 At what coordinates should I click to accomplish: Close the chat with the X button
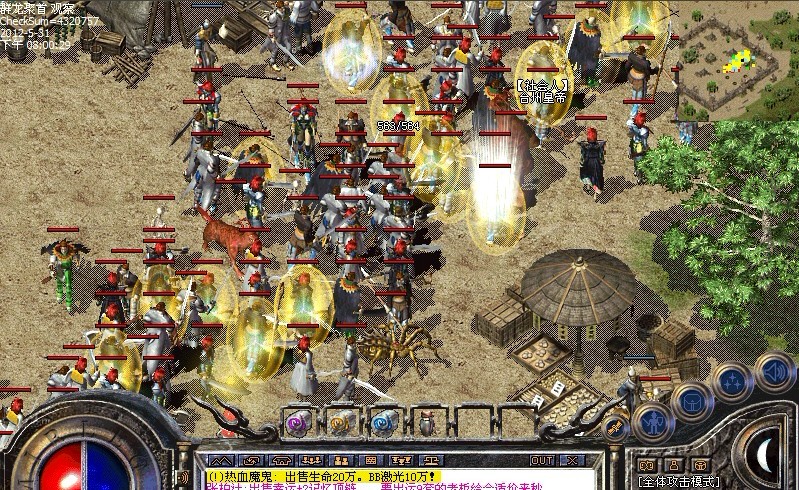pyautogui.click(x=572, y=460)
